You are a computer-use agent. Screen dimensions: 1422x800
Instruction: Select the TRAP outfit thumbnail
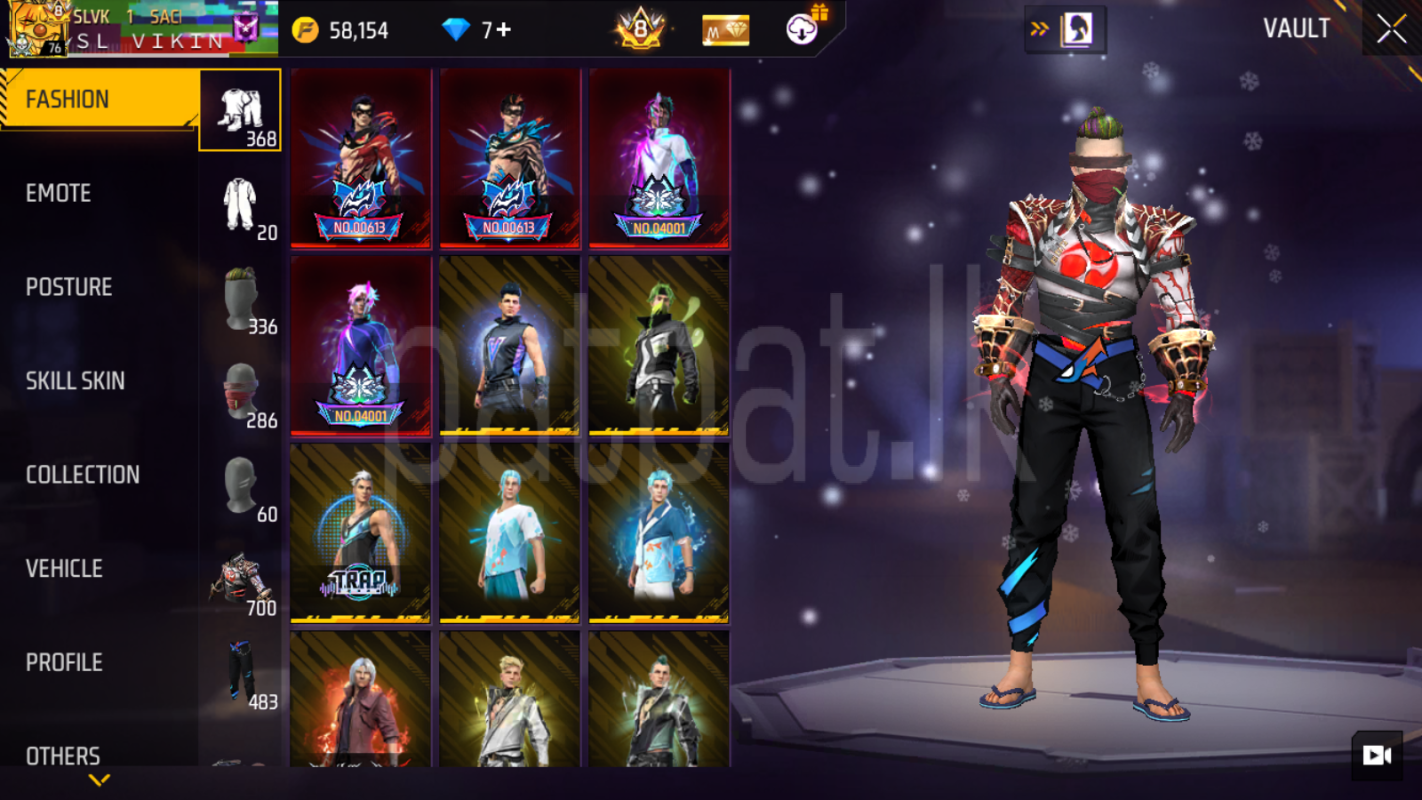click(x=360, y=533)
